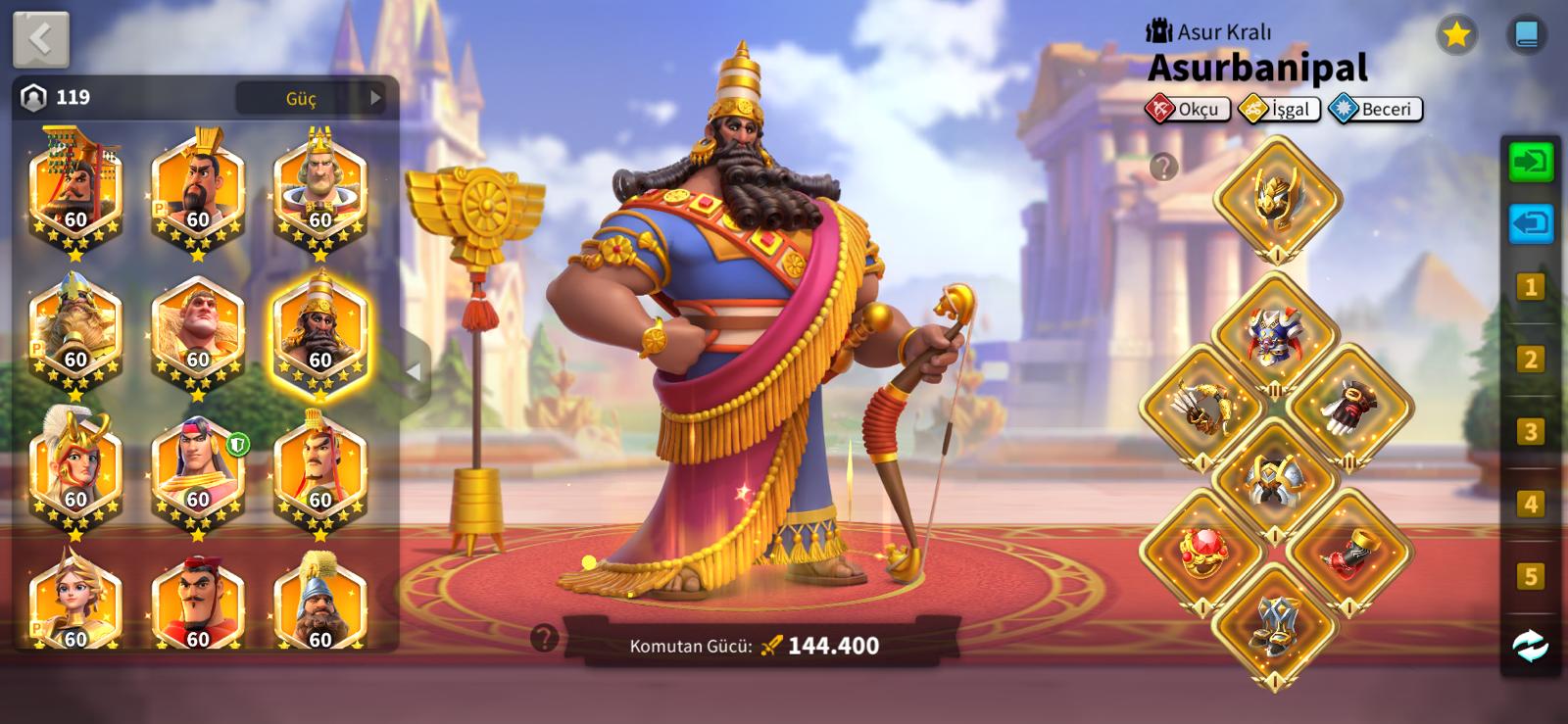Open the equipment help question mark

click(1163, 168)
